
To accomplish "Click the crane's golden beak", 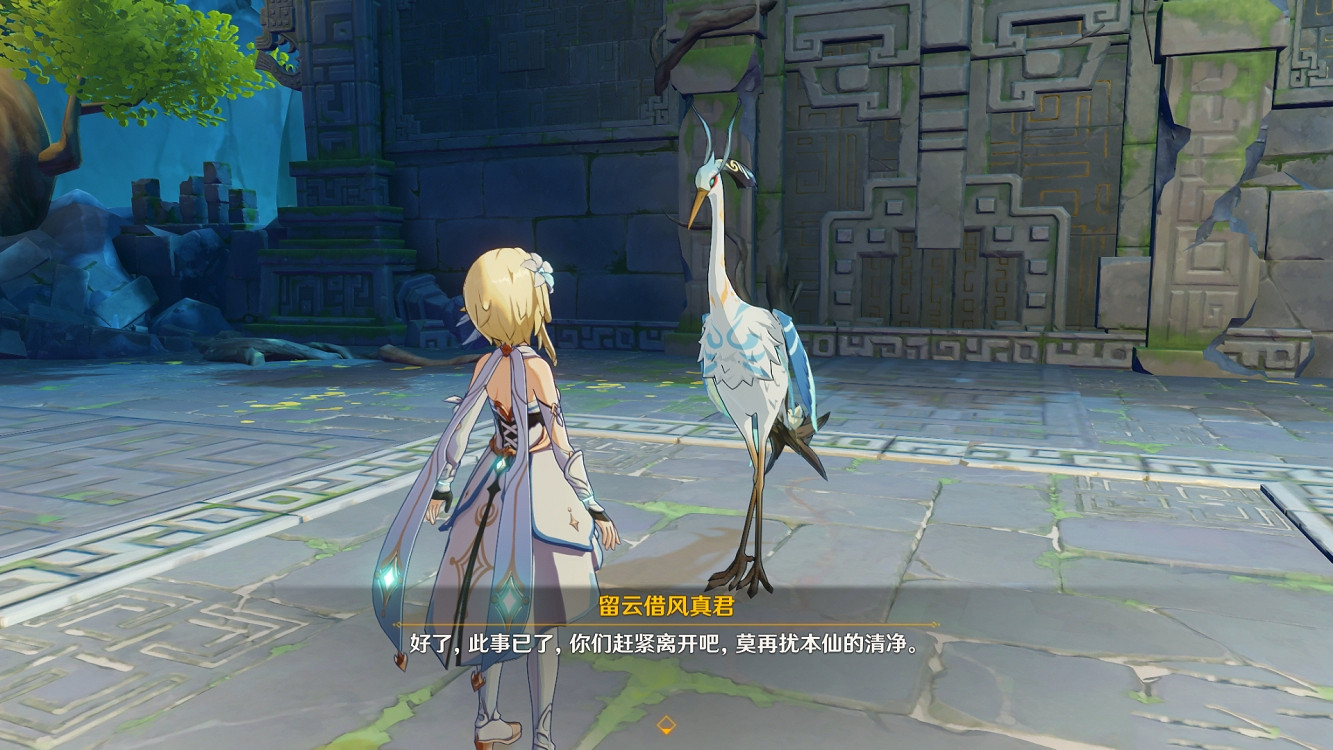I will (x=697, y=210).
